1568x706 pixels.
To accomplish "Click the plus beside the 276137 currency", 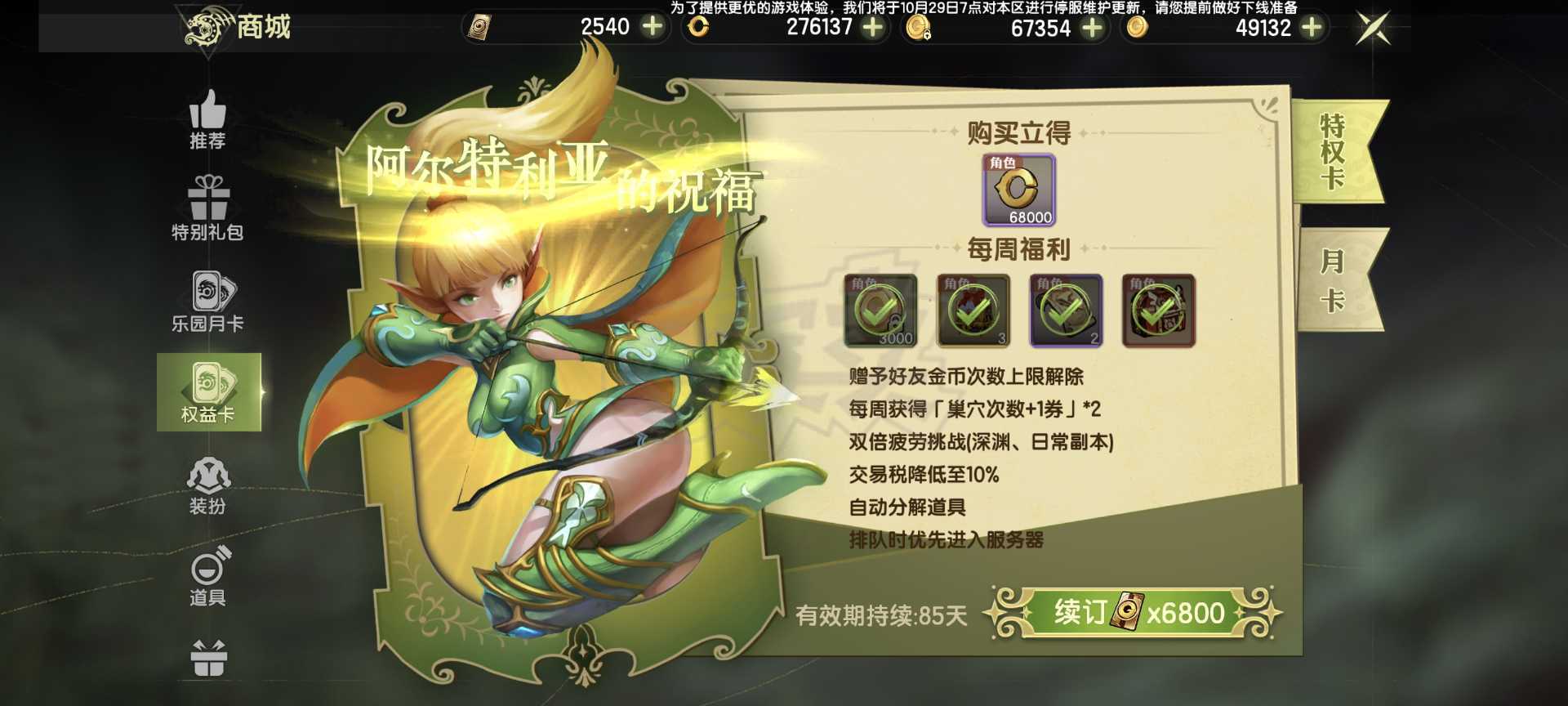I will [874, 29].
